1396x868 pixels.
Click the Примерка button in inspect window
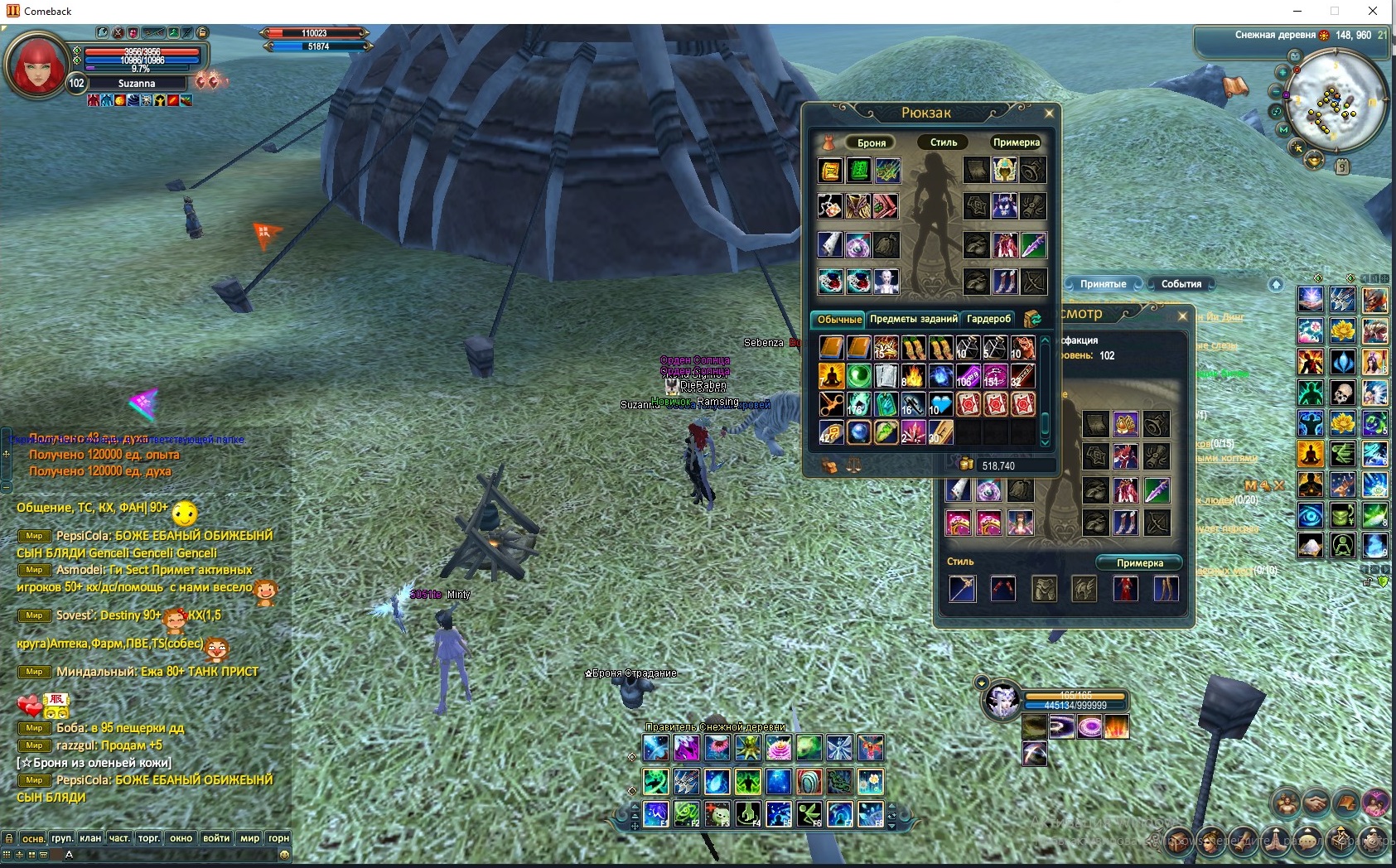coord(1139,563)
